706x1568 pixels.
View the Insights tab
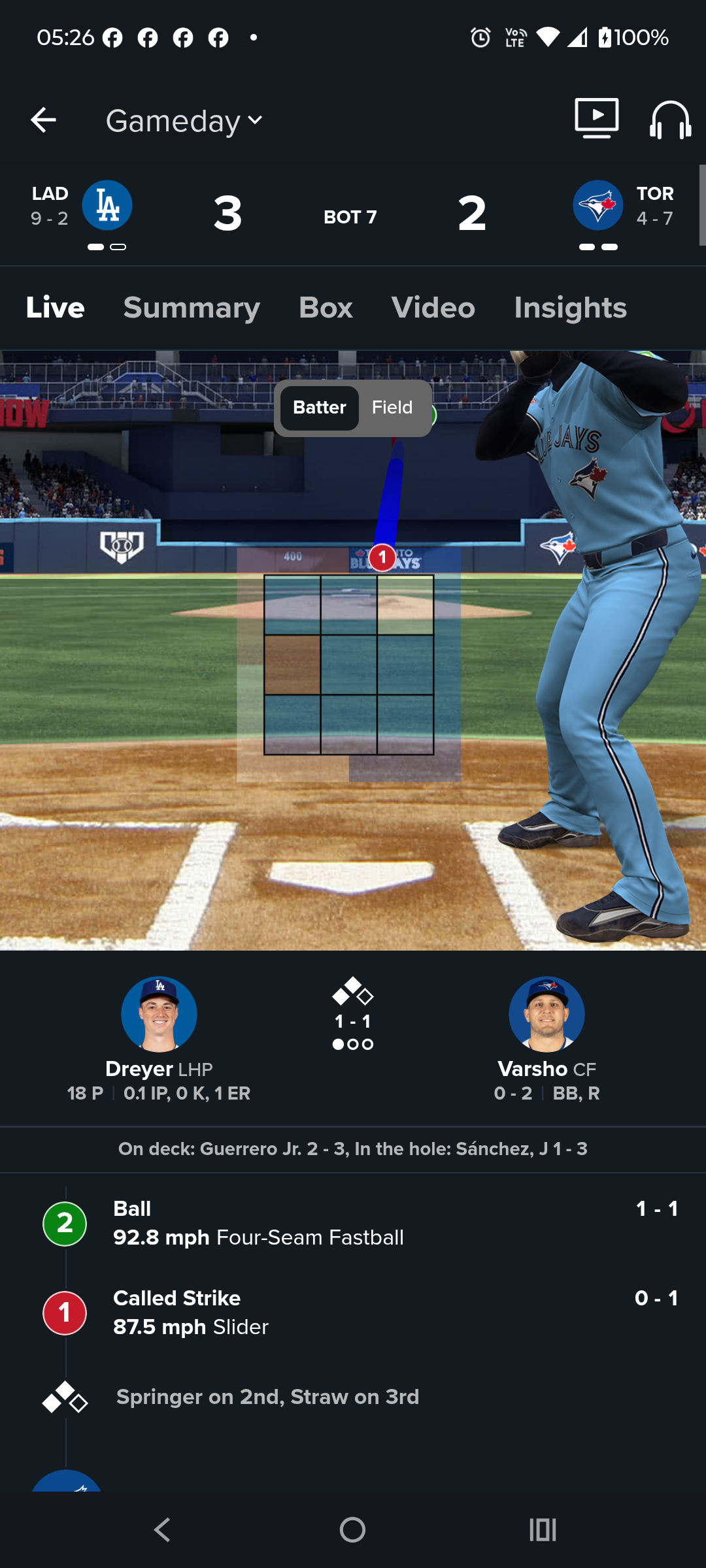click(x=570, y=308)
